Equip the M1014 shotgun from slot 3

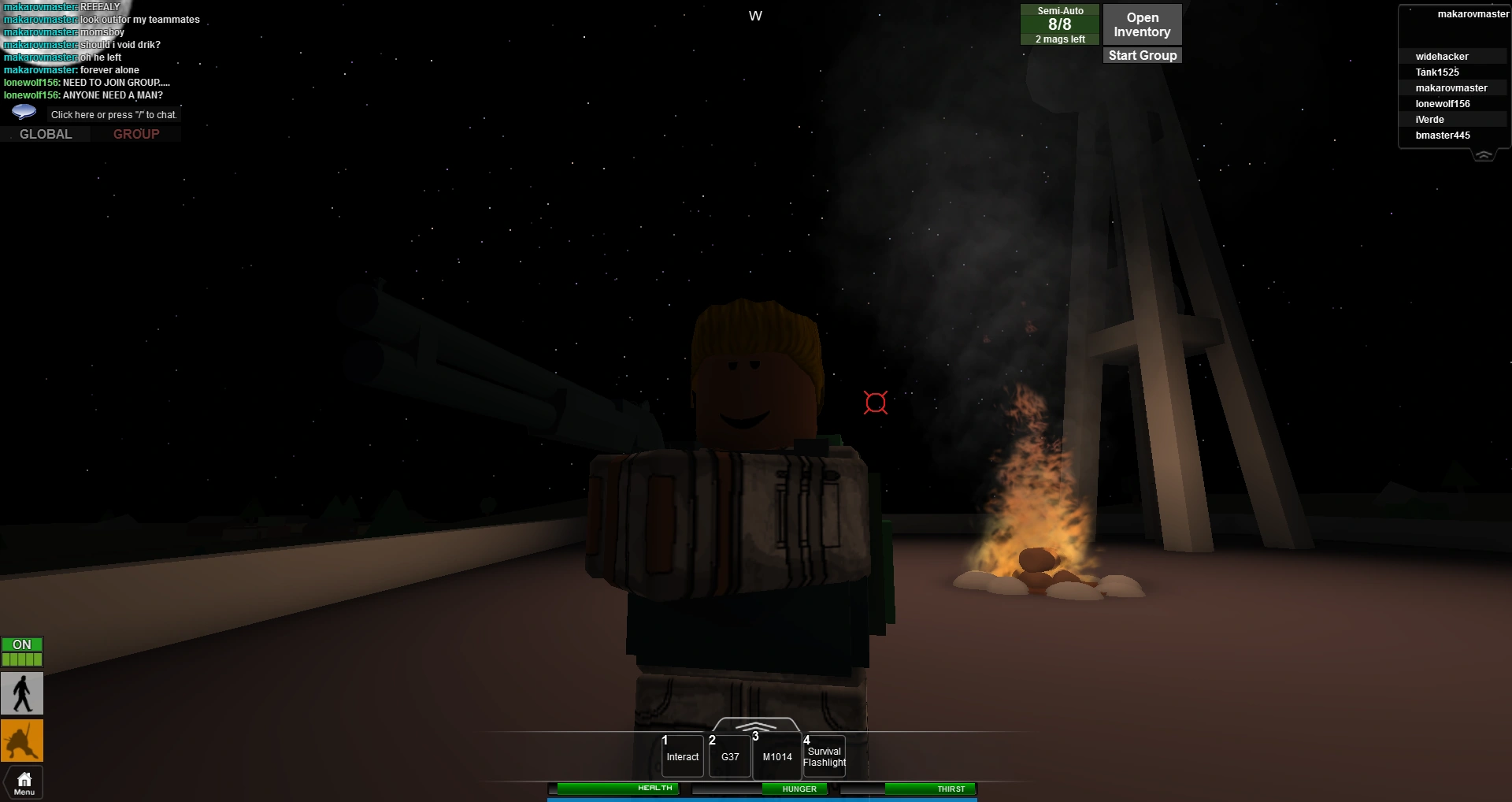(x=776, y=756)
